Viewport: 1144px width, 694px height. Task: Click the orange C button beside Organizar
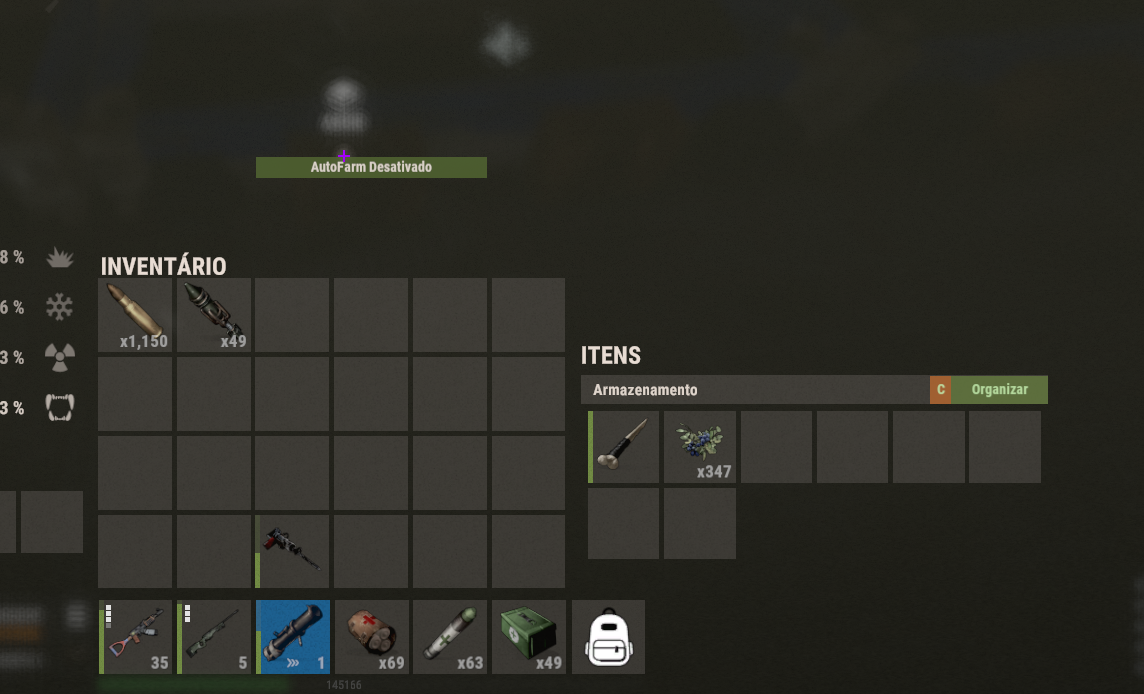(940, 390)
